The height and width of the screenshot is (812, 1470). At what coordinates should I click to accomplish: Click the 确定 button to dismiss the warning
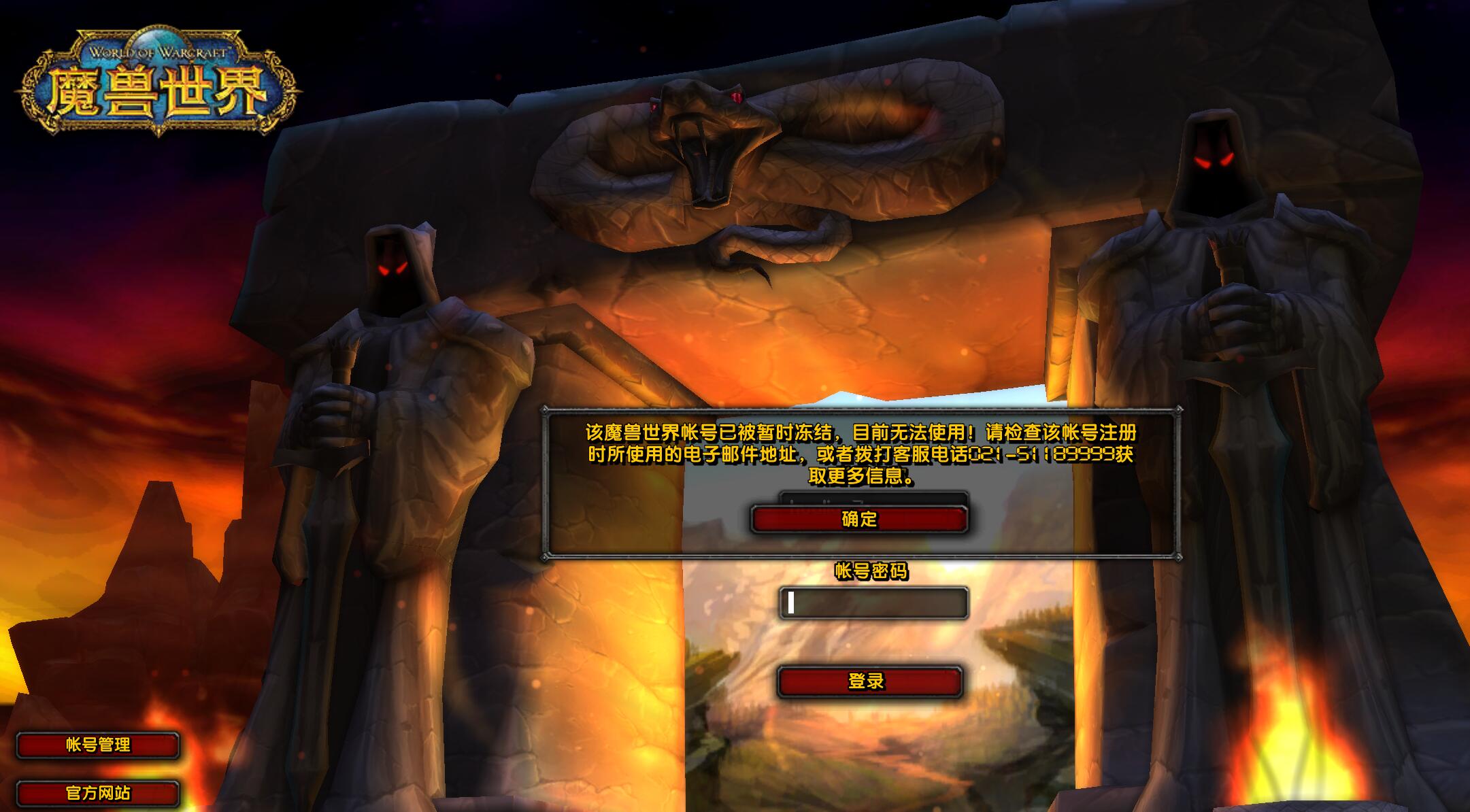coord(861,519)
